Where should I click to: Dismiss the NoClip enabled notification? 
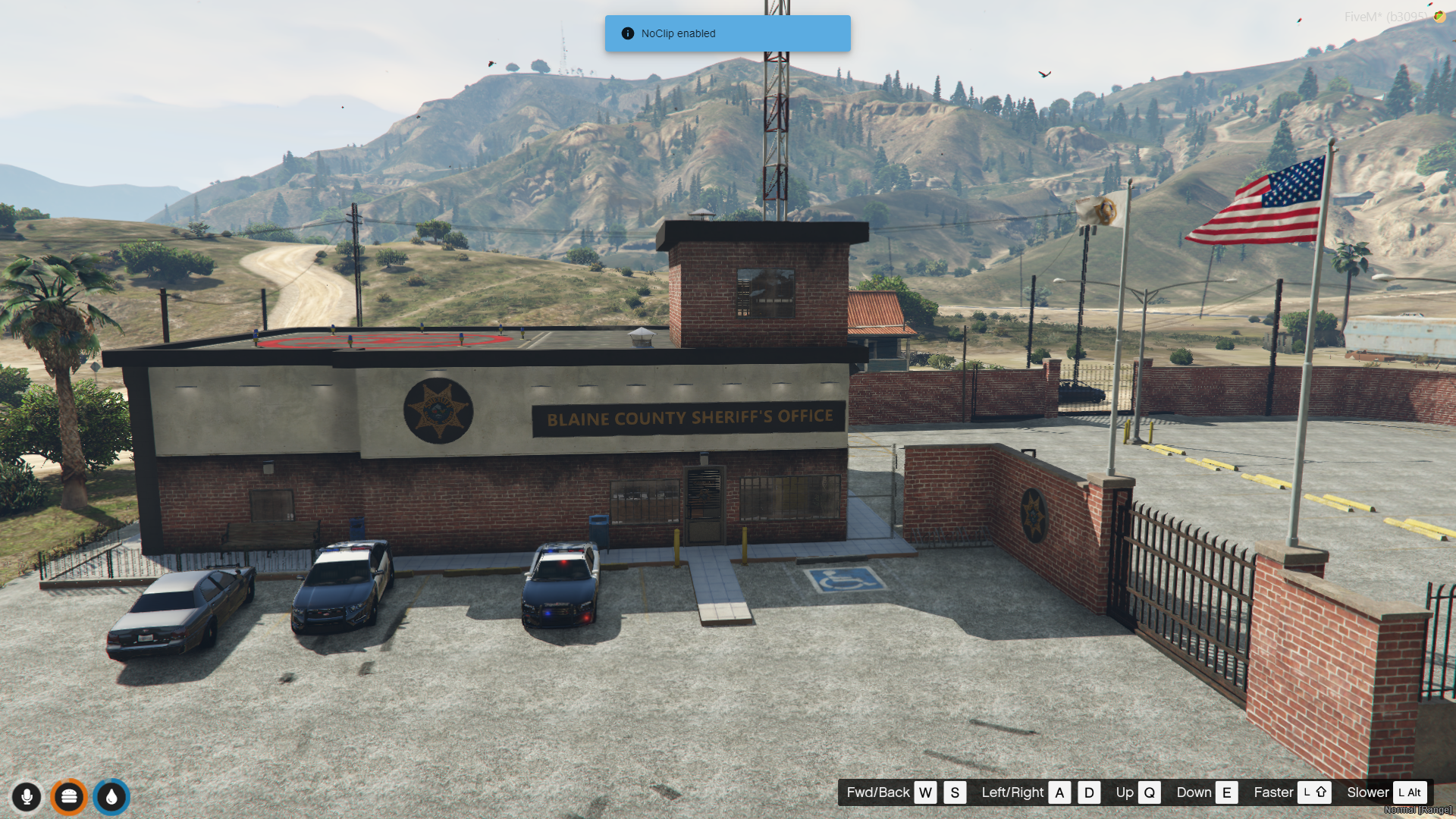click(726, 33)
